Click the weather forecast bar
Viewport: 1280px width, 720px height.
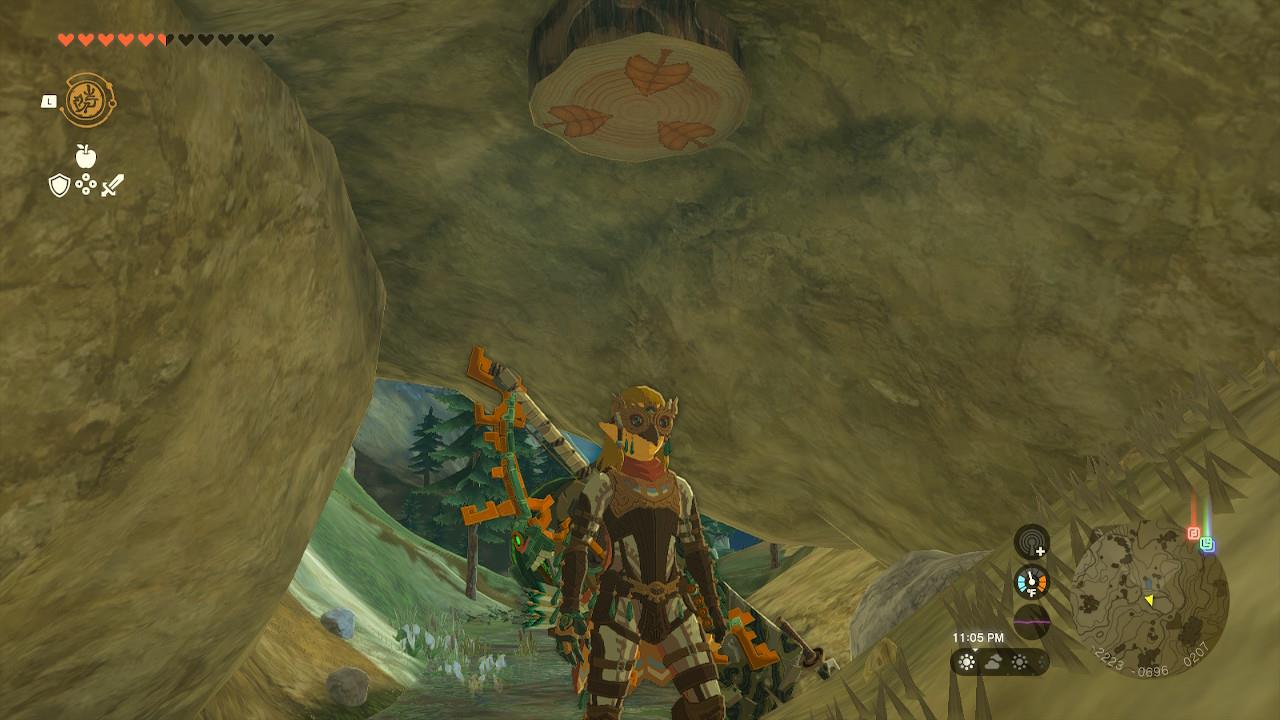(999, 662)
